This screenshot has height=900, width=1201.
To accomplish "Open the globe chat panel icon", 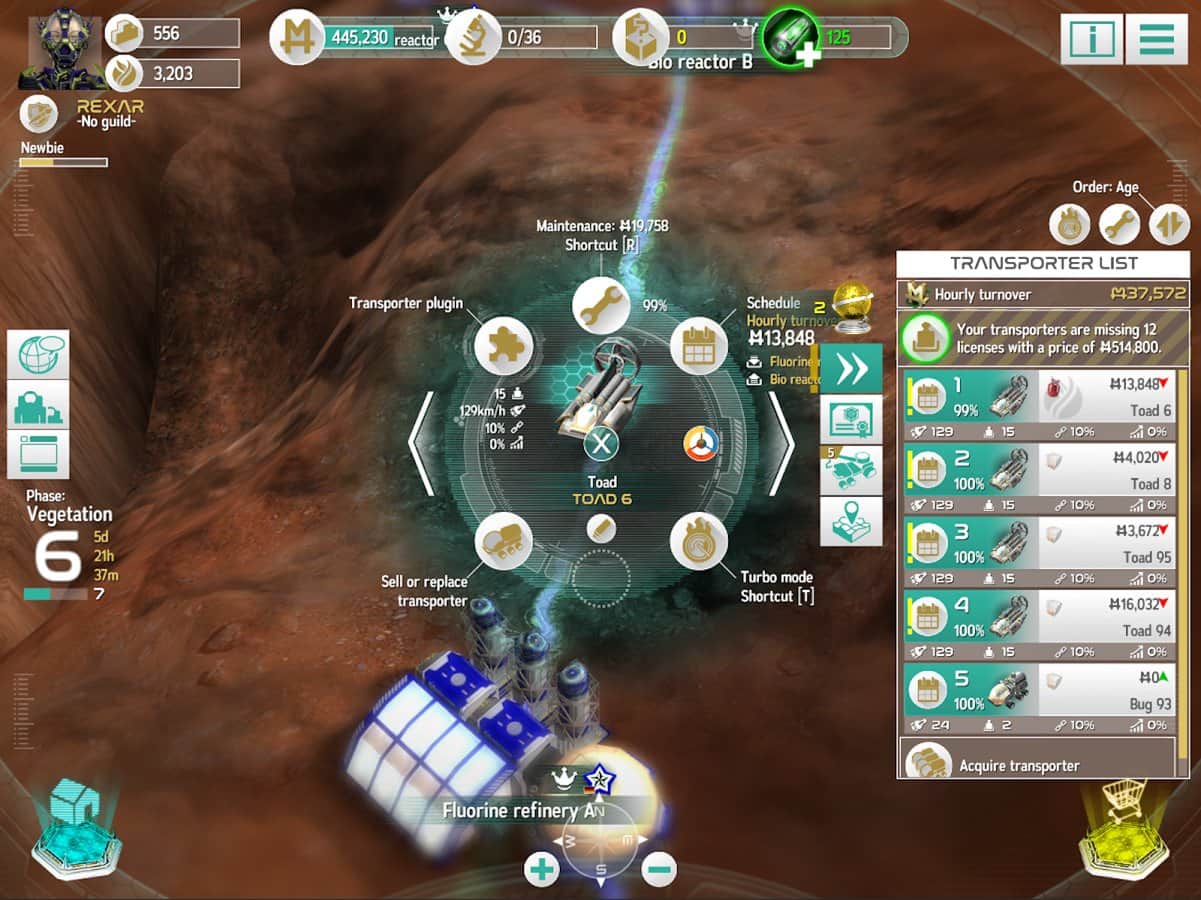I will click(38, 354).
